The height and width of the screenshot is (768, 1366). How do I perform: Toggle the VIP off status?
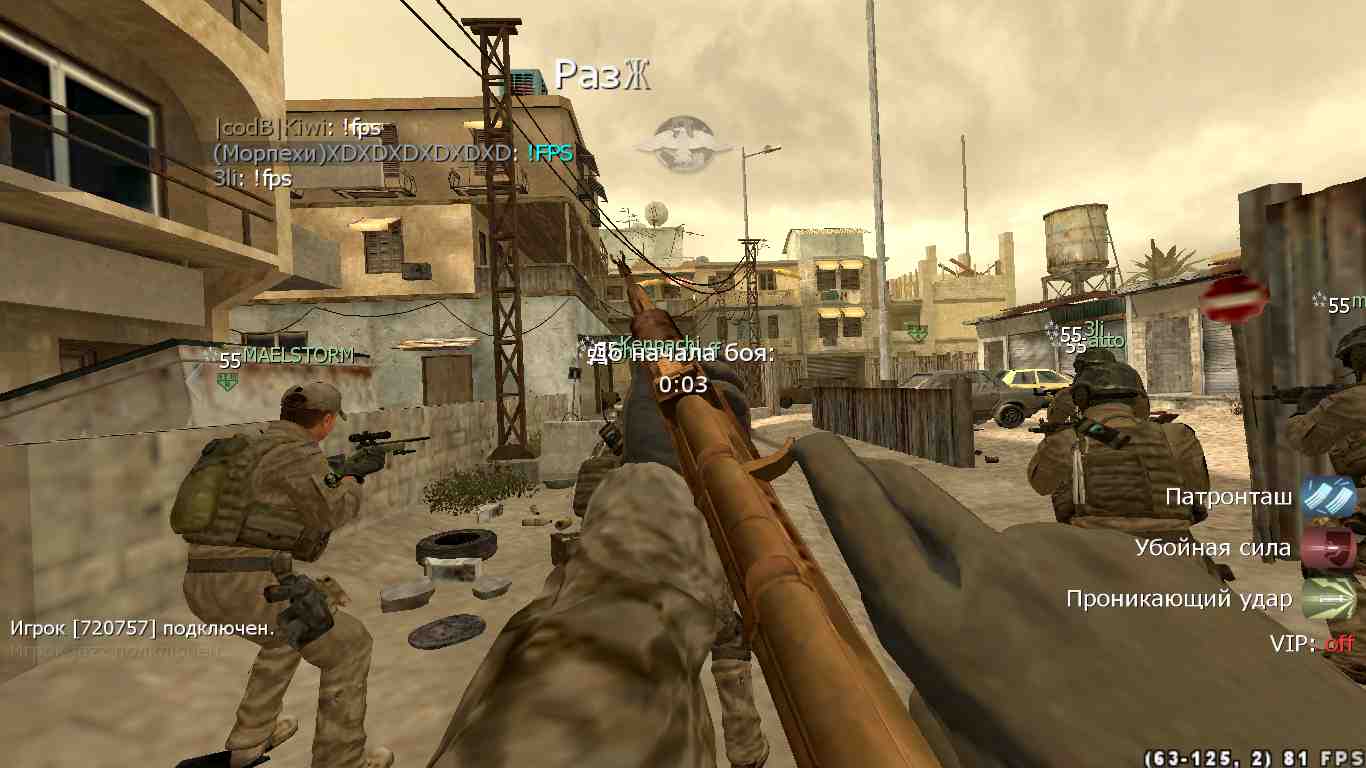tap(1339, 644)
